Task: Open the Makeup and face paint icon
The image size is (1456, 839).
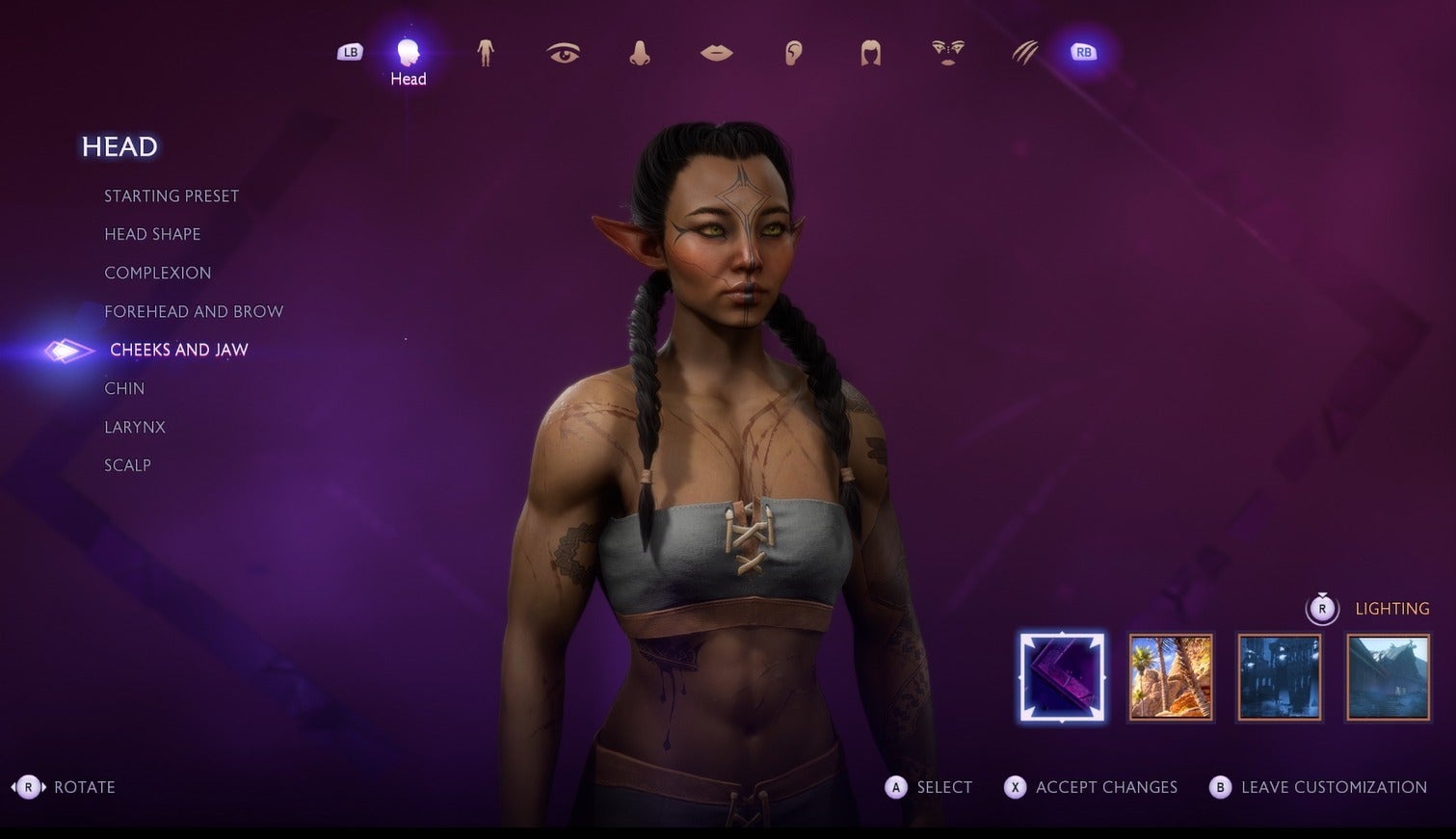Action: coord(948,53)
